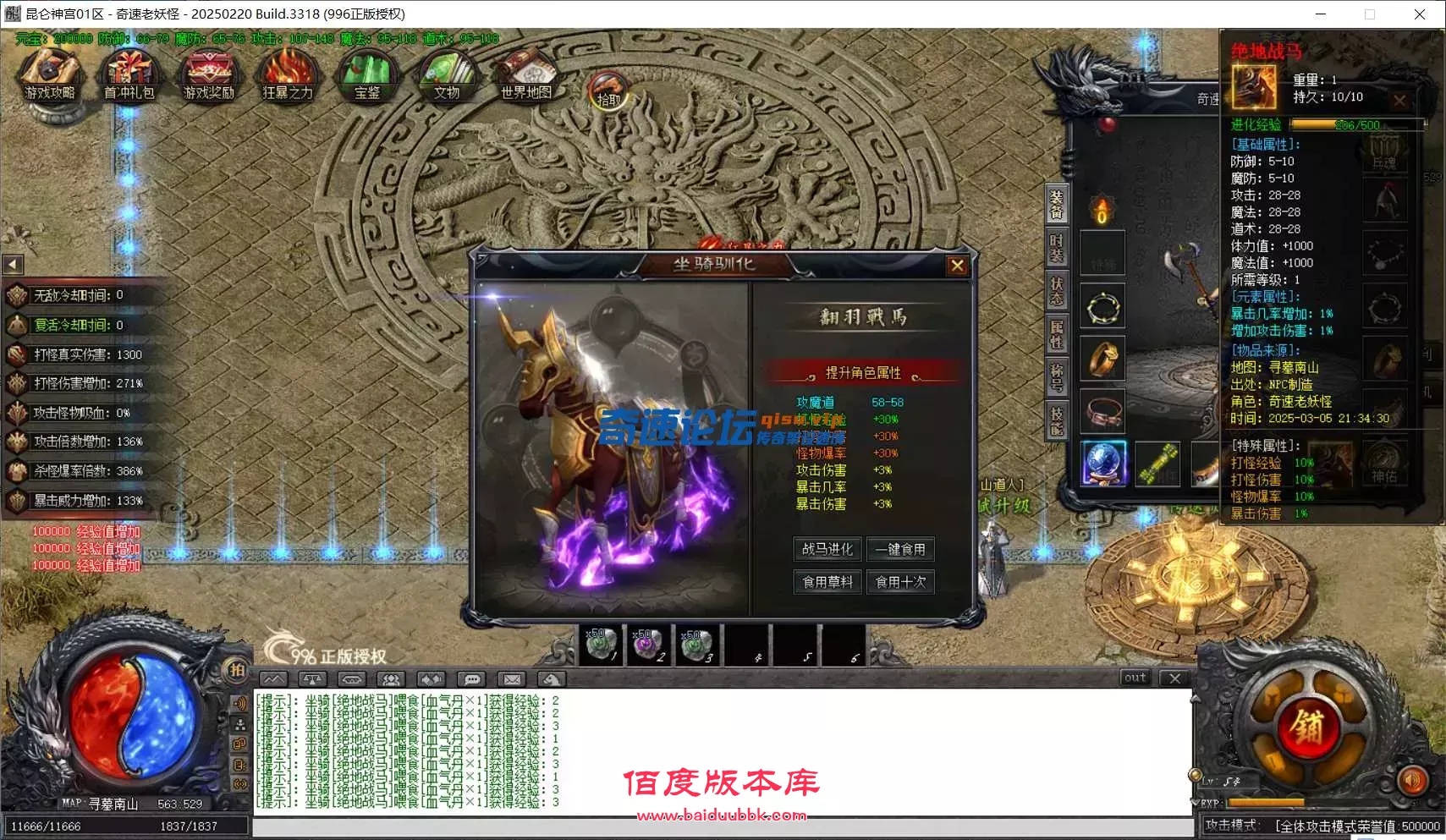Image resolution: width=1446 pixels, height=840 pixels.
Task: Open the mail envelope icon above the chat window
Action: pyautogui.click(x=511, y=679)
